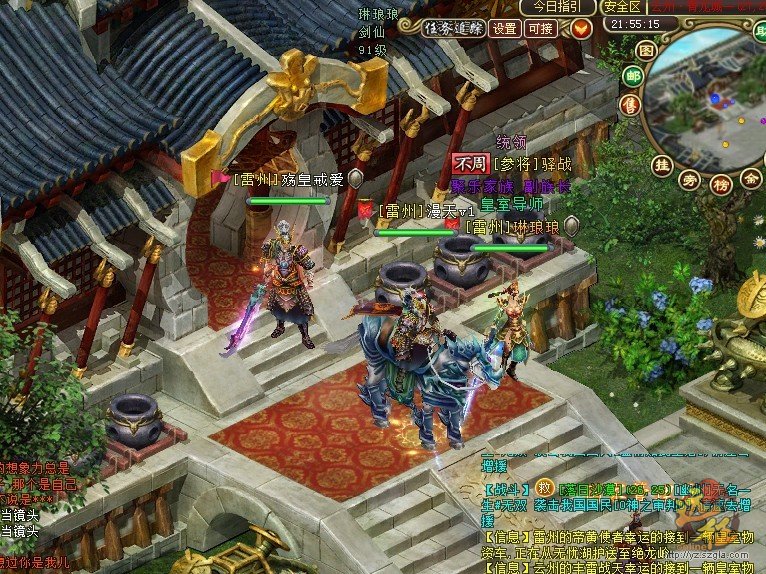Viewport: 766px width, 574px height.
Task: Click the 设置 settings button
Action: pos(506,28)
